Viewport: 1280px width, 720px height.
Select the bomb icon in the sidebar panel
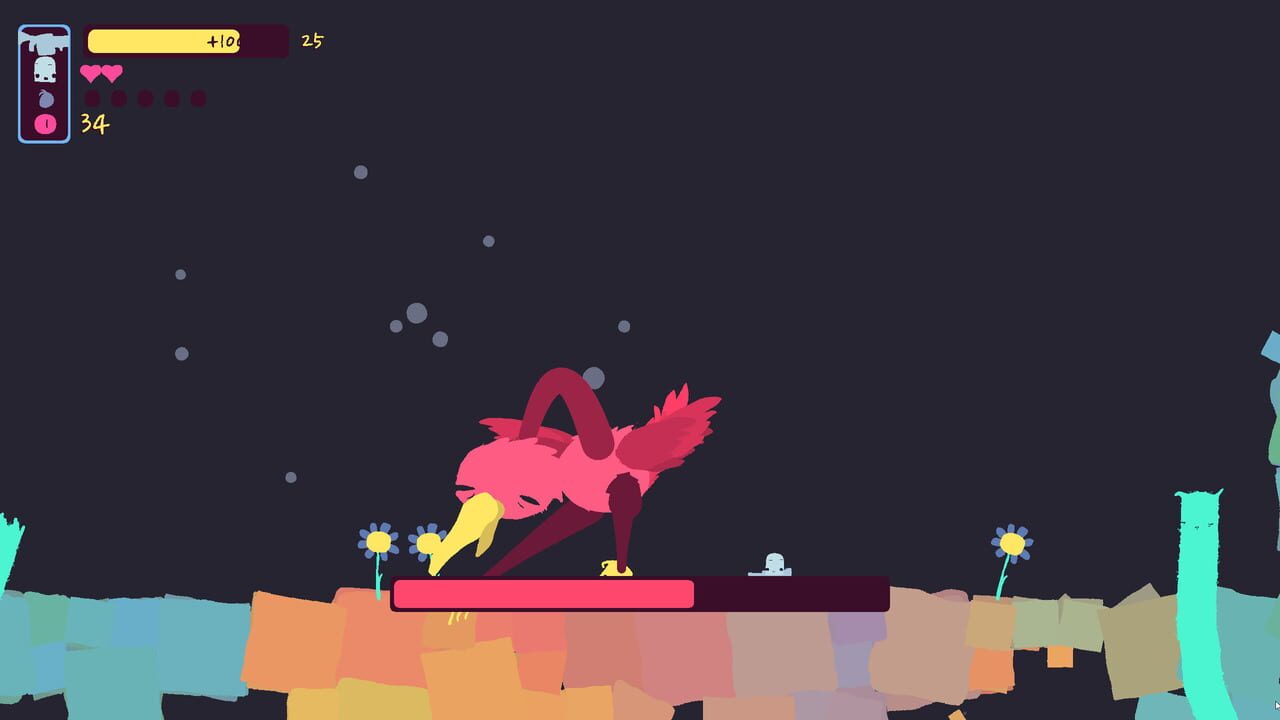pos(45,98)
